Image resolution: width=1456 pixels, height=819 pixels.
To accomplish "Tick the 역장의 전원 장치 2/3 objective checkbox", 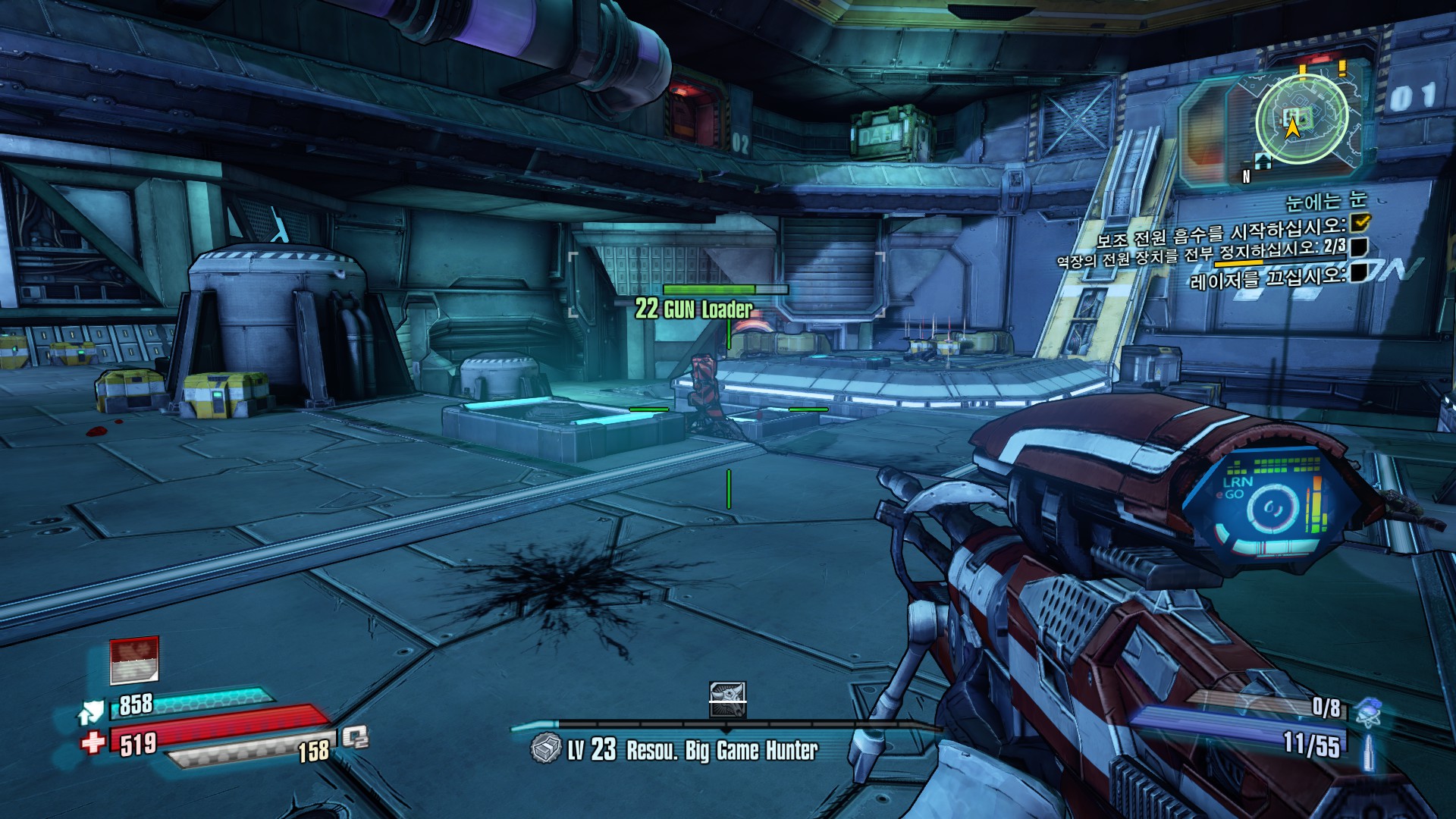I will (x=1359, y=246).
